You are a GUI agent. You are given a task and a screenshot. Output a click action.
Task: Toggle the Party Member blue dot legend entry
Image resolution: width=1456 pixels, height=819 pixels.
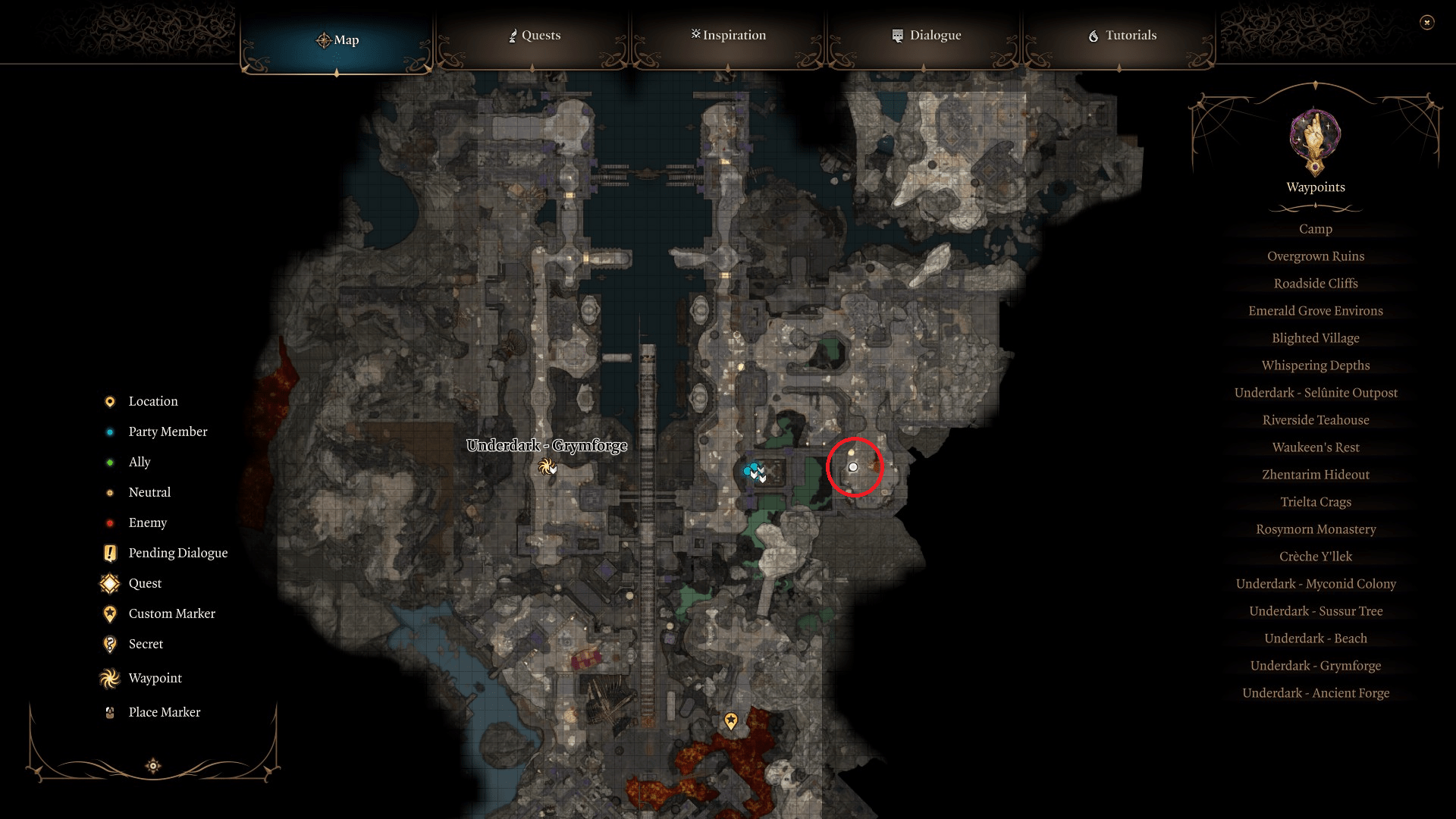[x=109, y=431]
